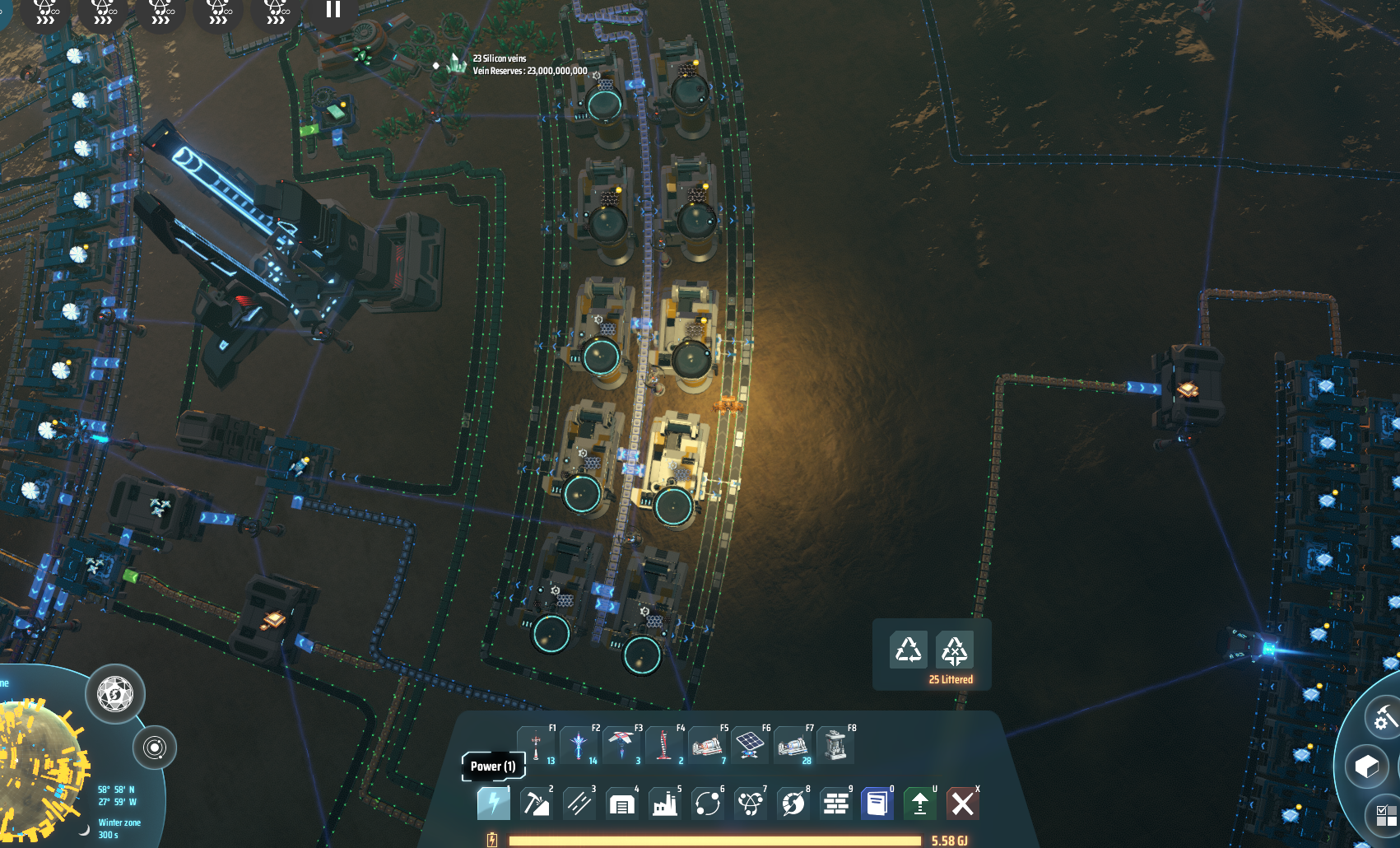1400x848 pixels.
Task: Open the star map orbit button
Action: [x=154, y=748]
